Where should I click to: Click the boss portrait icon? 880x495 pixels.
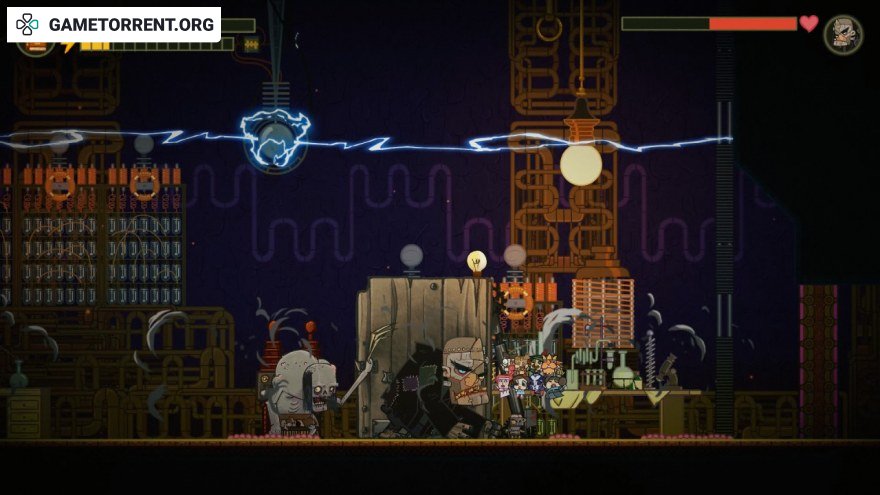[843, 34]
